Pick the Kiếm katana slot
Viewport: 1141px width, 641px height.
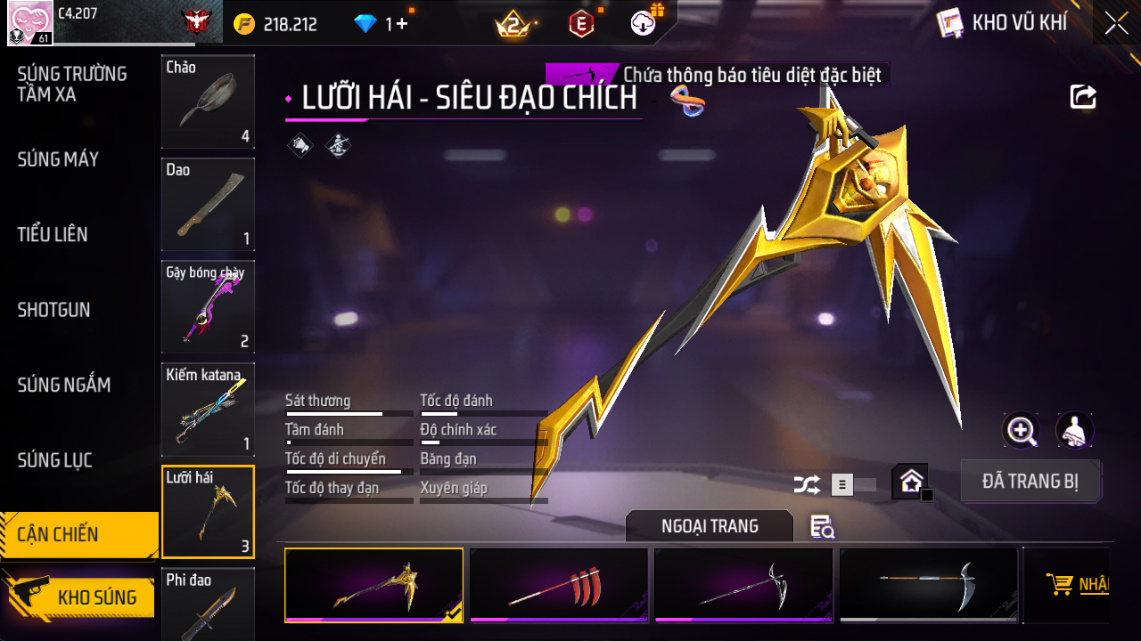click(208, 409)
